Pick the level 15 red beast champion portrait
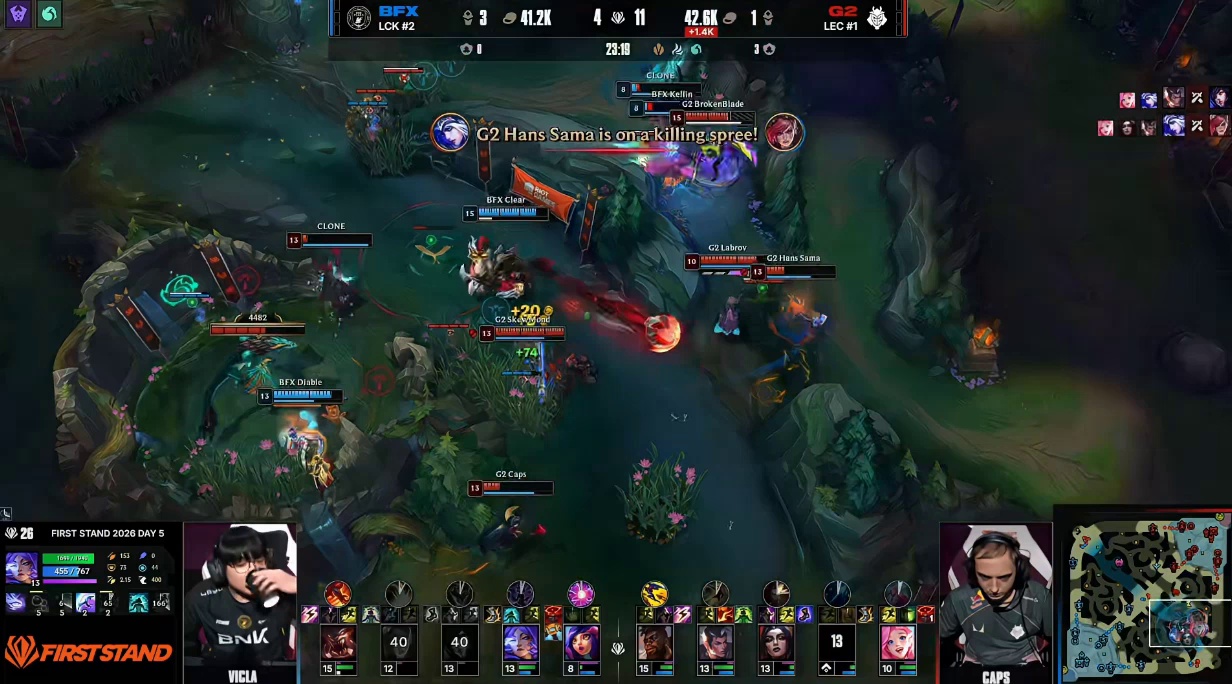The height and width of the screenshot is (684, 1232). click(x=337, y=643)
